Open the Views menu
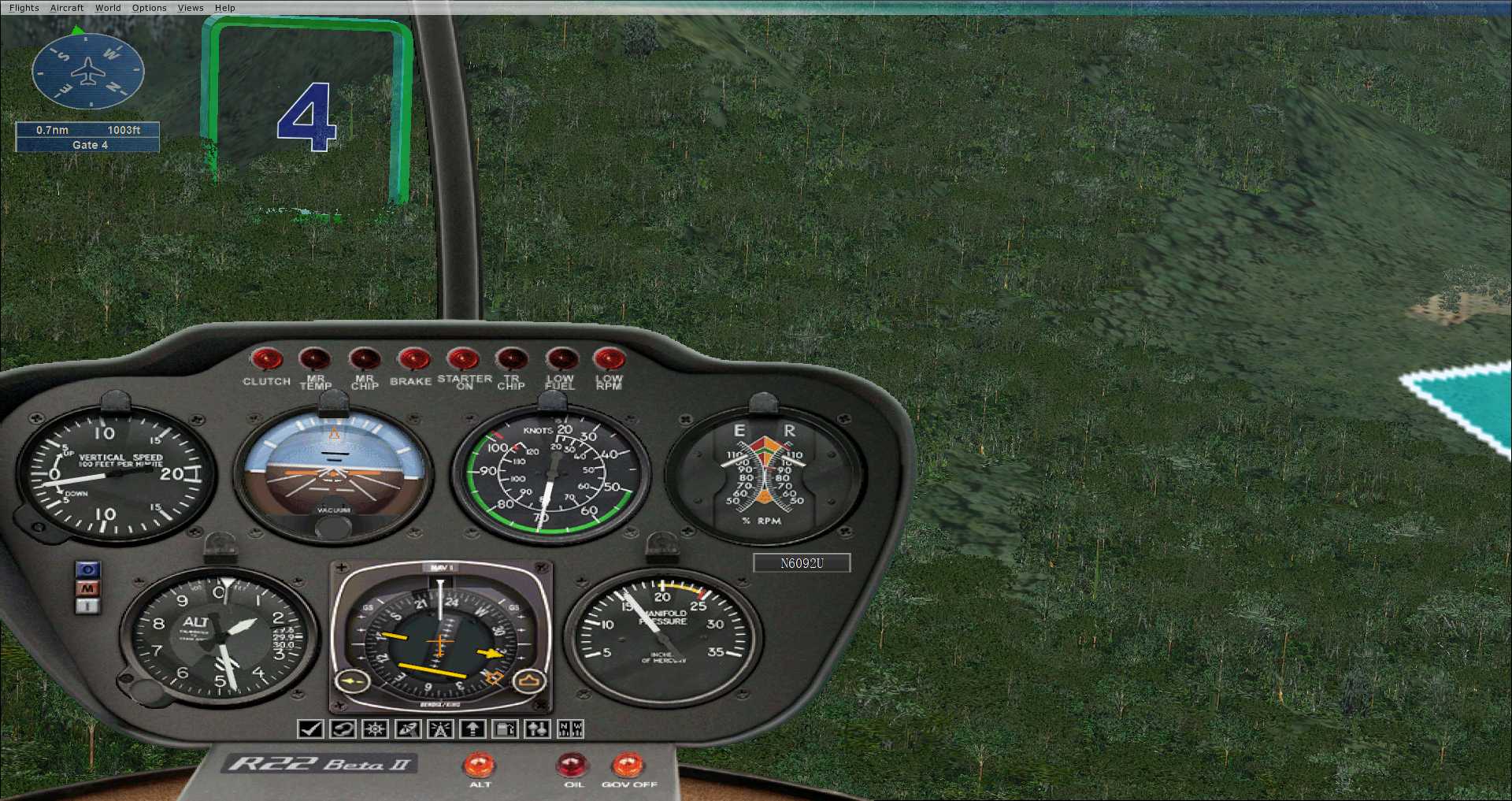This screenshot has height=801, width=1512. 191,8
